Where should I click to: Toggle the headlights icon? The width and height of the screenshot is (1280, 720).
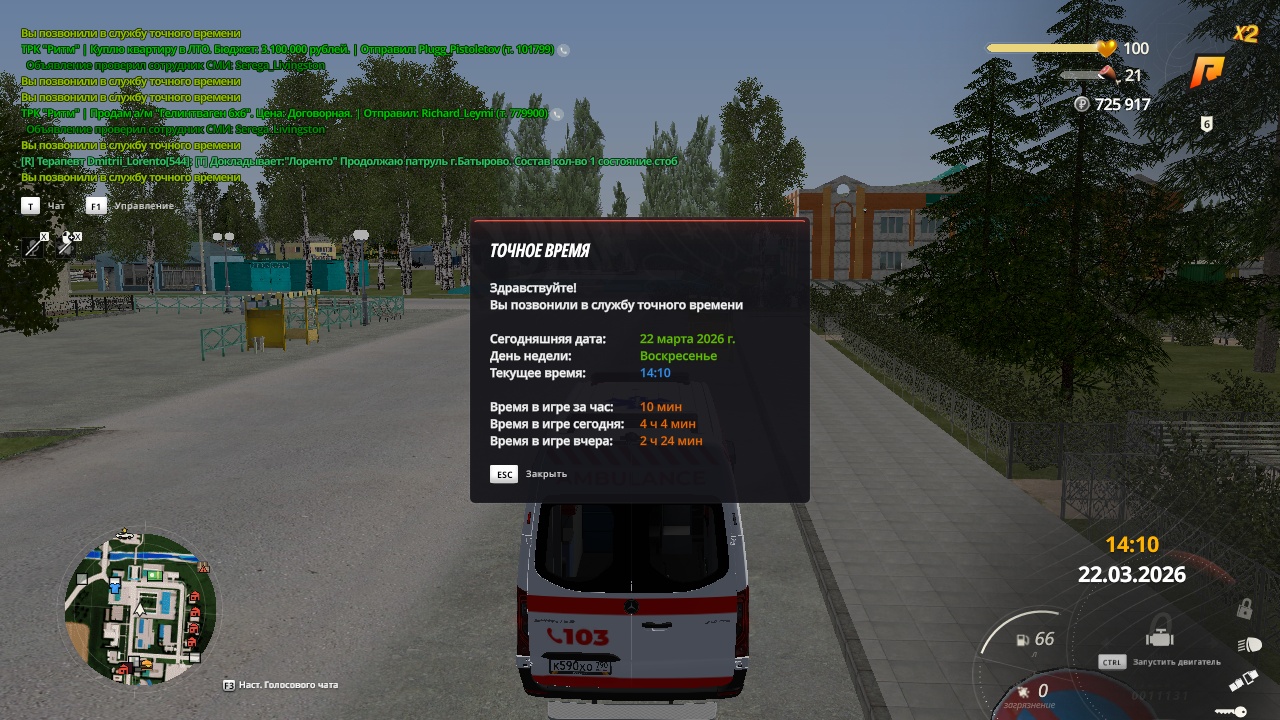[x=1248, y=645]
